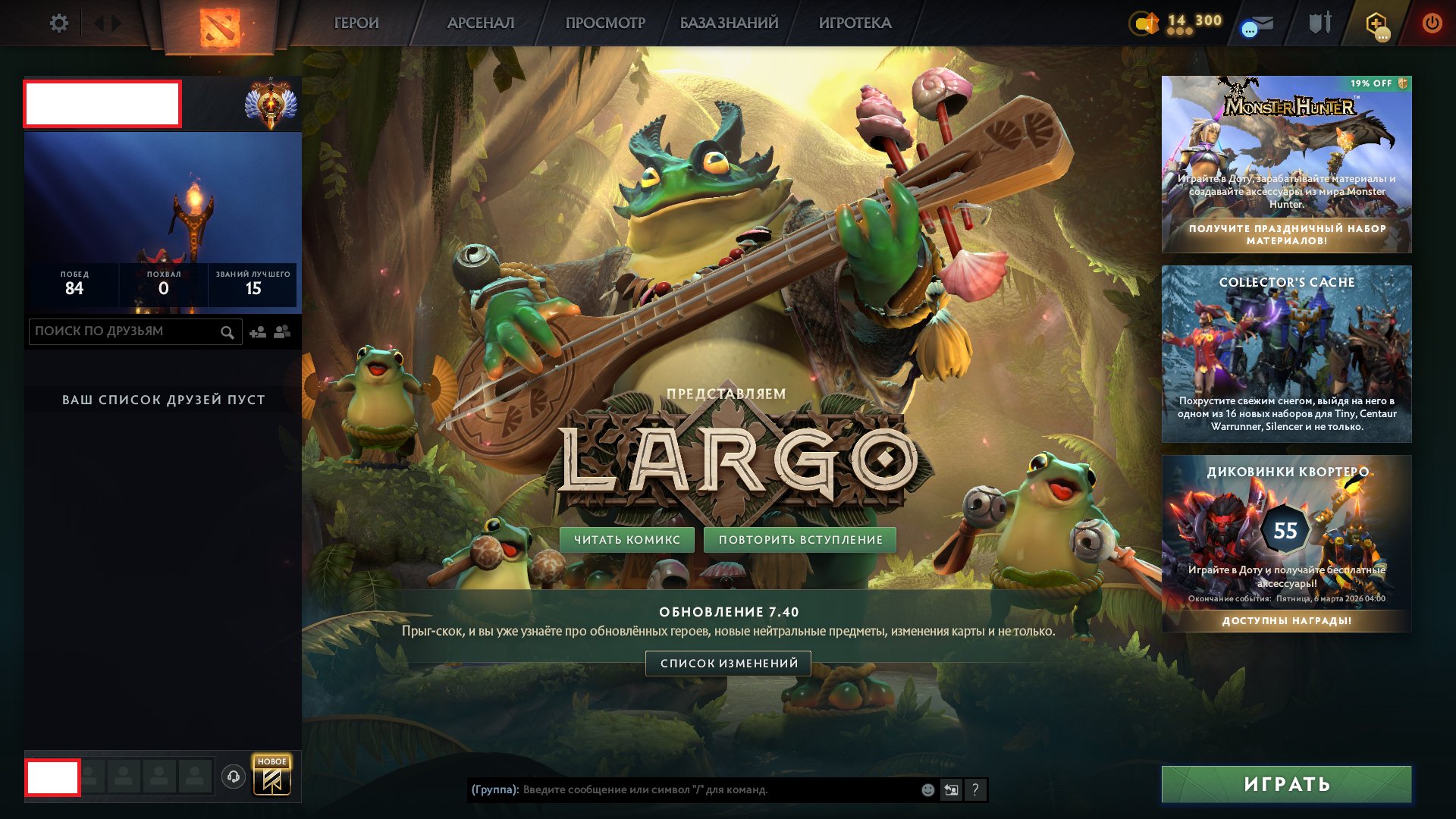Click the magnifier in ПОИСК ПО ДРУЗЬЯМ

pyautogui.click(x=227, y=331)
